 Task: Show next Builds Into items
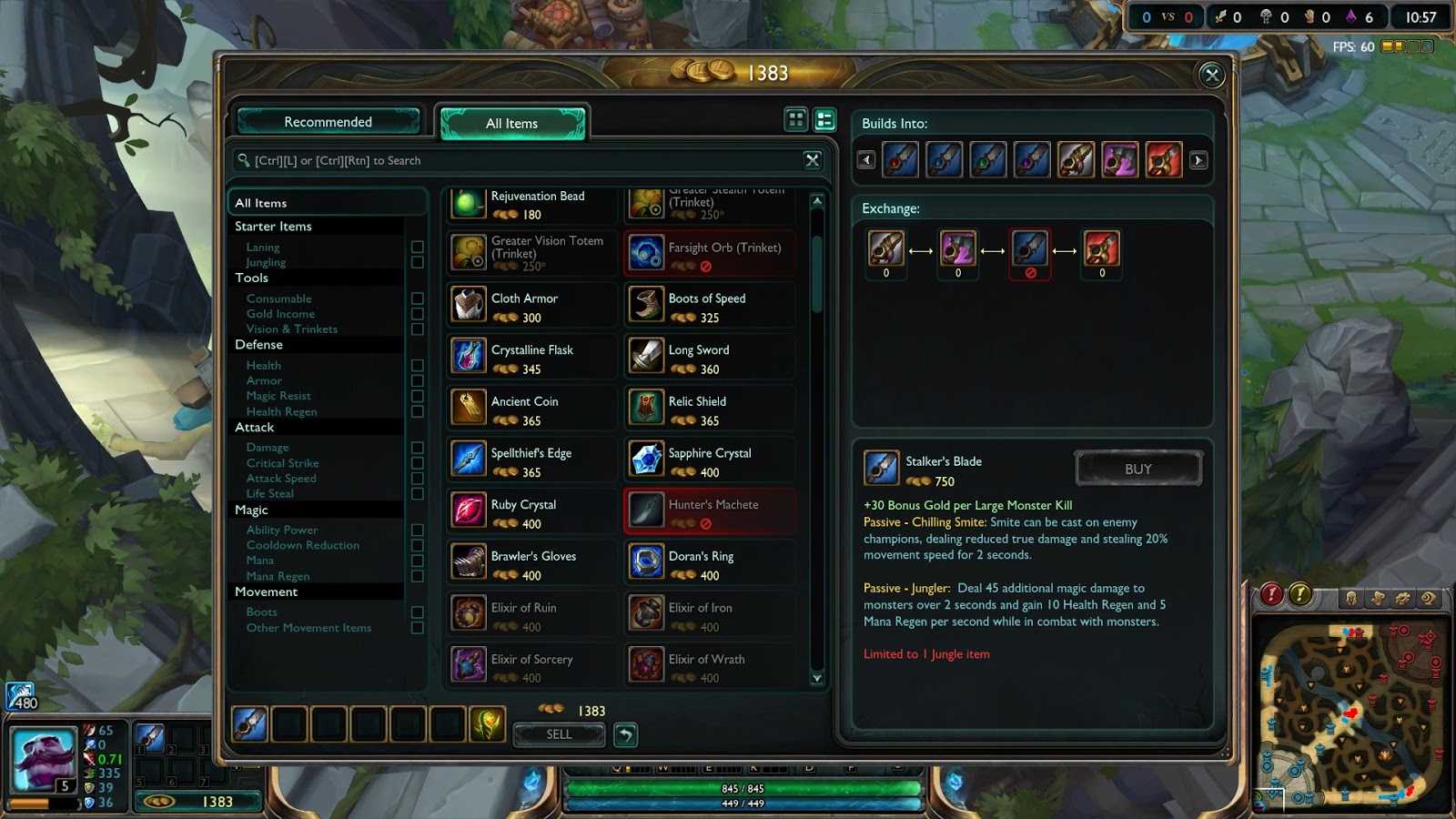[x=1198, y=160]
